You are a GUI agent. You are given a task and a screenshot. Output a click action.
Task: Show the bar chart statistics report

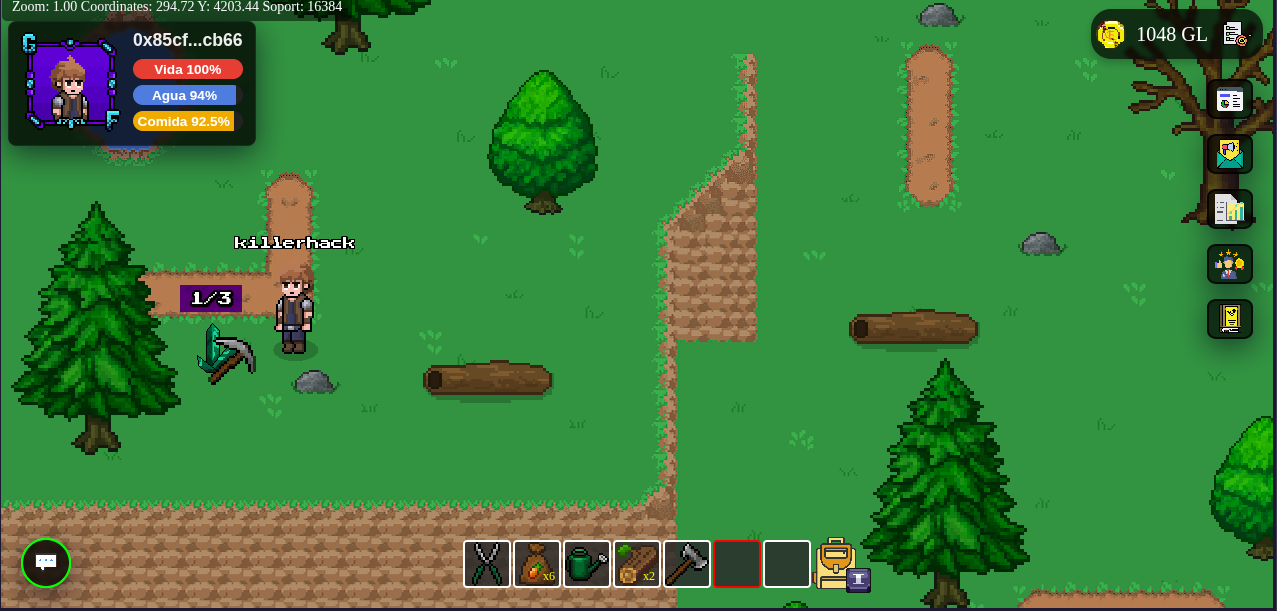pyautogui.click(x=1229, y=209)
